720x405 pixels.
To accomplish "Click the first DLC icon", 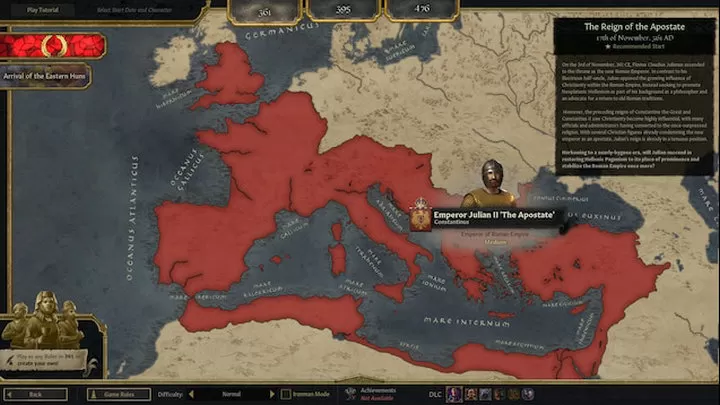I will click(x=453, y=394).
